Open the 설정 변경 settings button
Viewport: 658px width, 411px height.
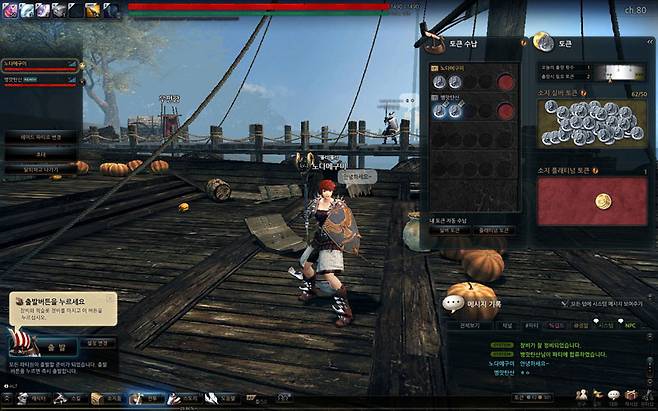click(x=97, y=342)
